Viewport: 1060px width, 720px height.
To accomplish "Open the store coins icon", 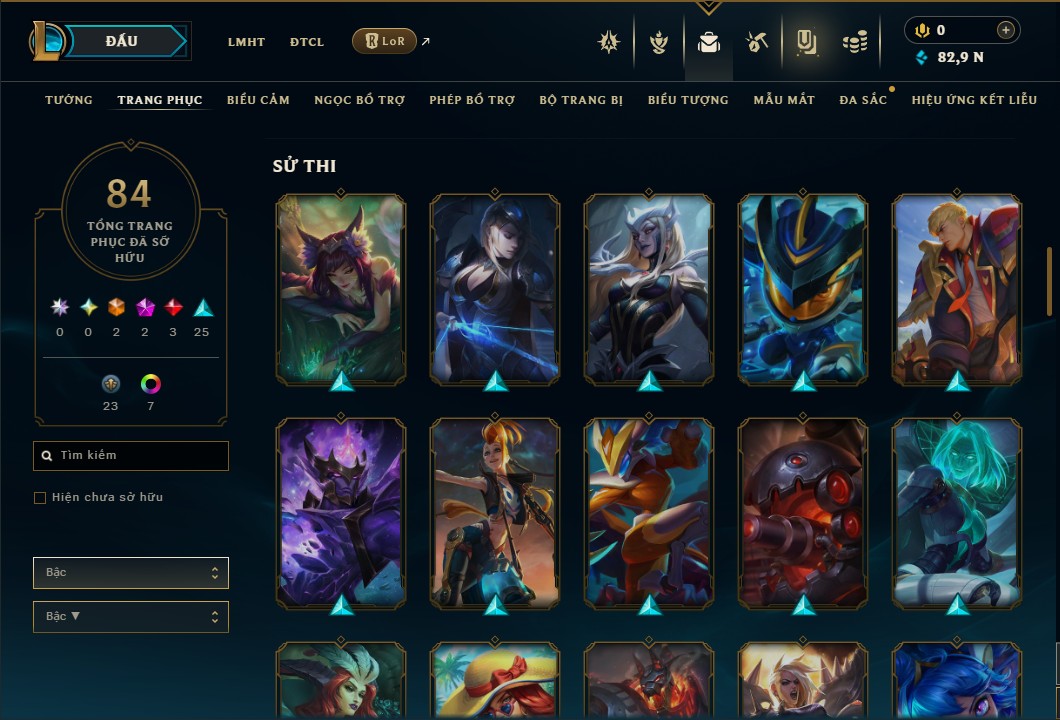I will point(854,42).
